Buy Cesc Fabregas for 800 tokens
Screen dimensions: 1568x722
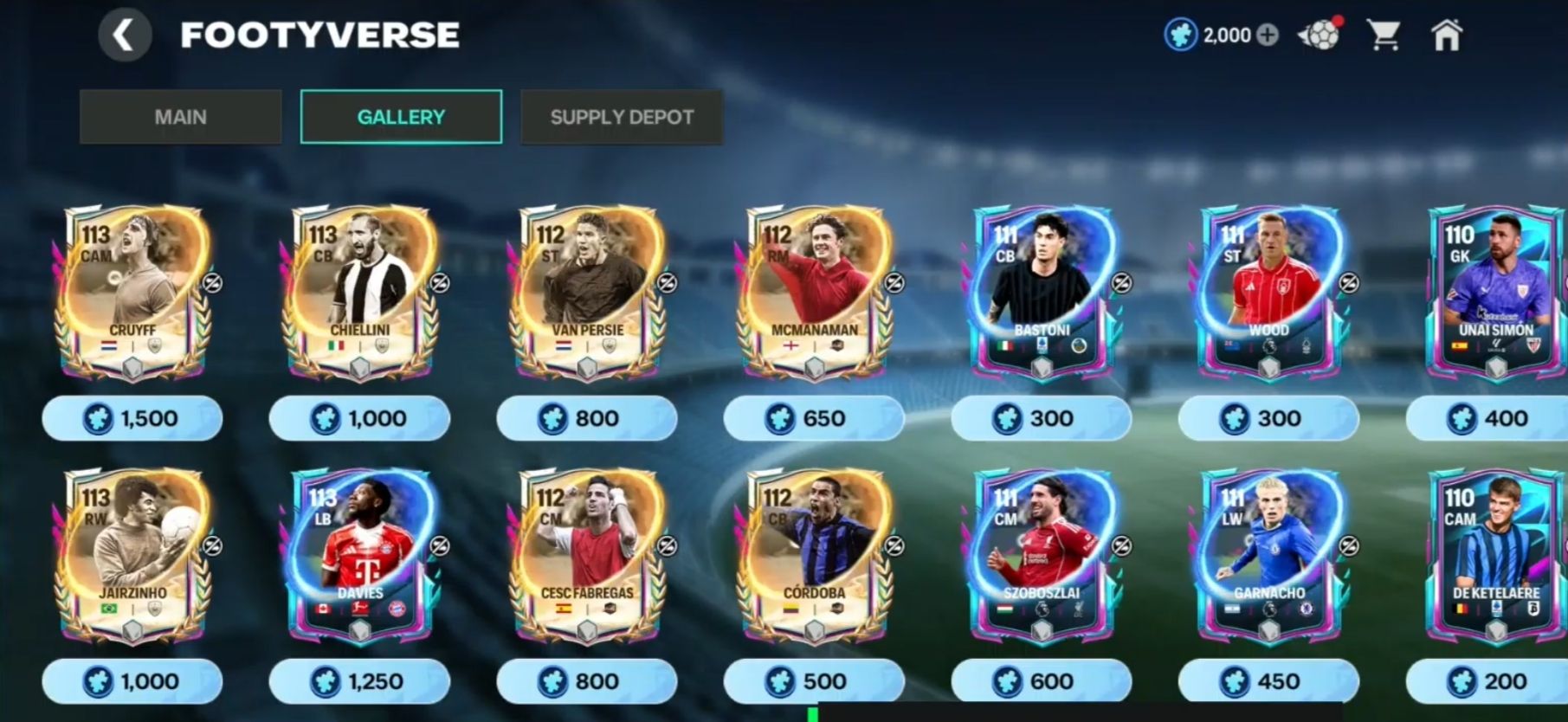tap(587, 682)
